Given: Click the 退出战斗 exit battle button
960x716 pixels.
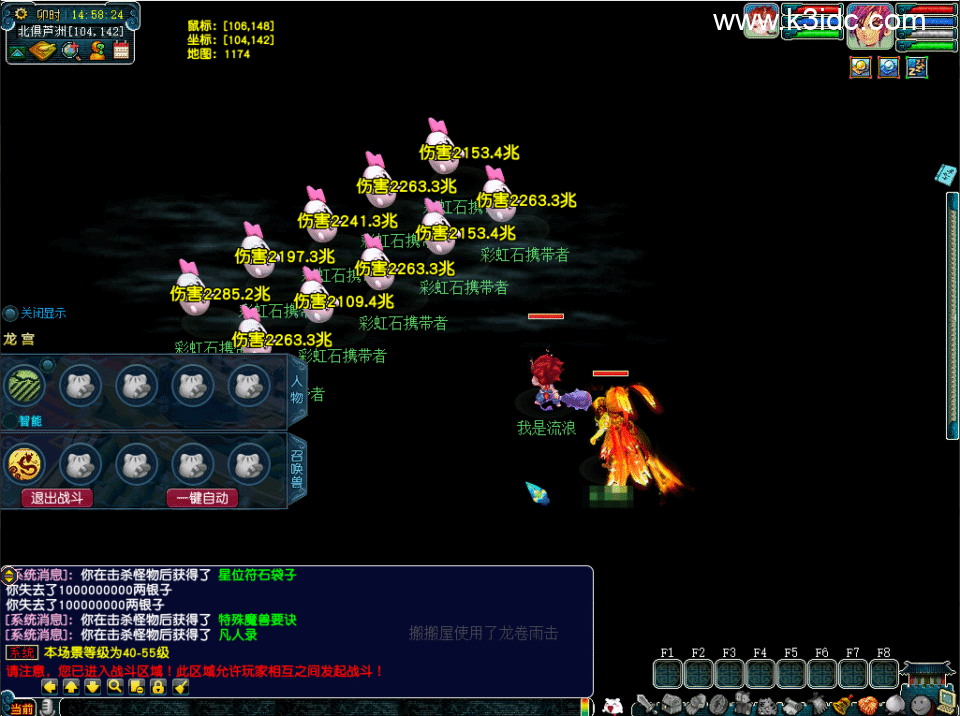Looking at the screenshot, I should pos(57,498).
